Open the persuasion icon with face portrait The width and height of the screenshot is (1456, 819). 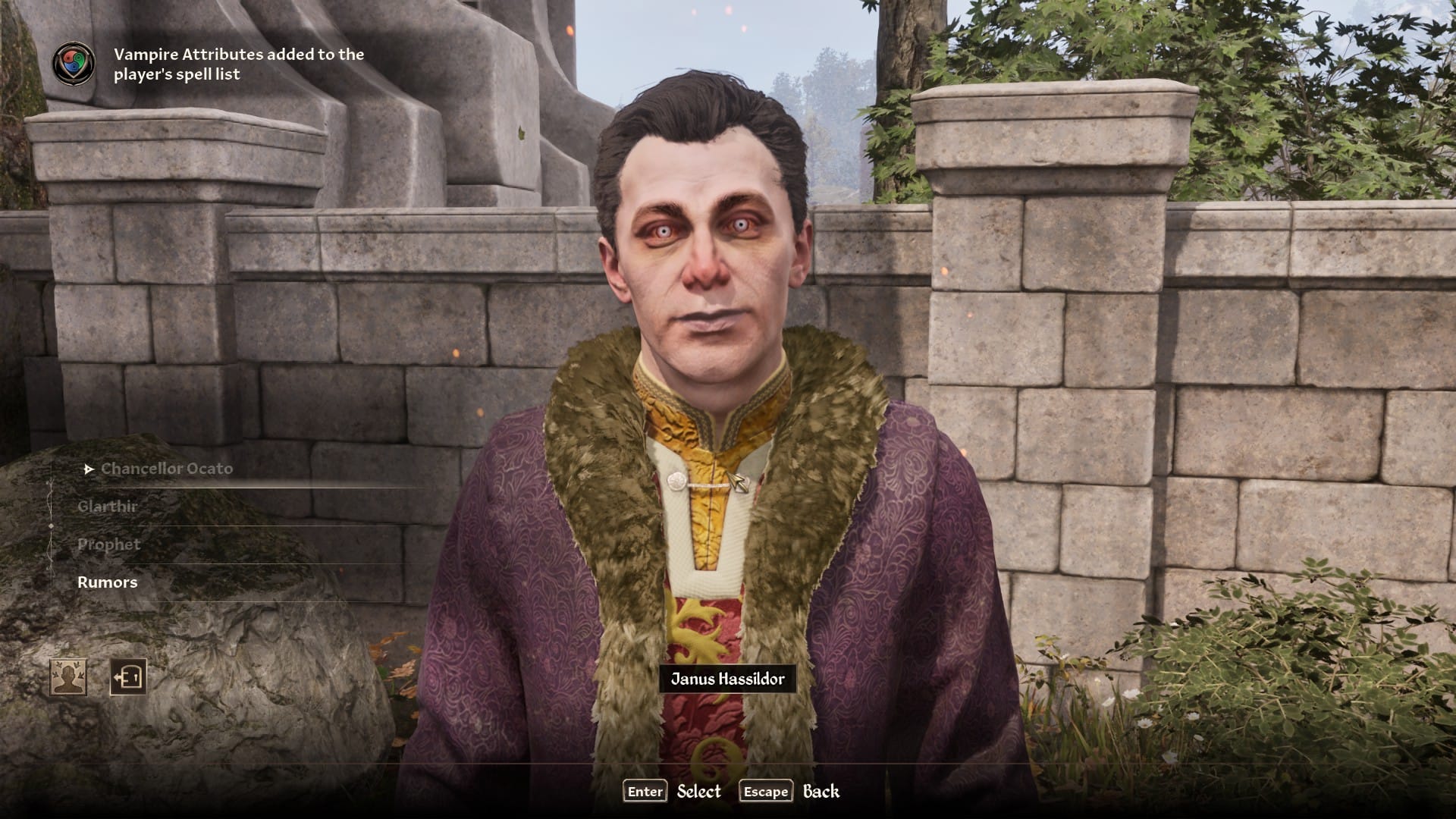[68, 676]
